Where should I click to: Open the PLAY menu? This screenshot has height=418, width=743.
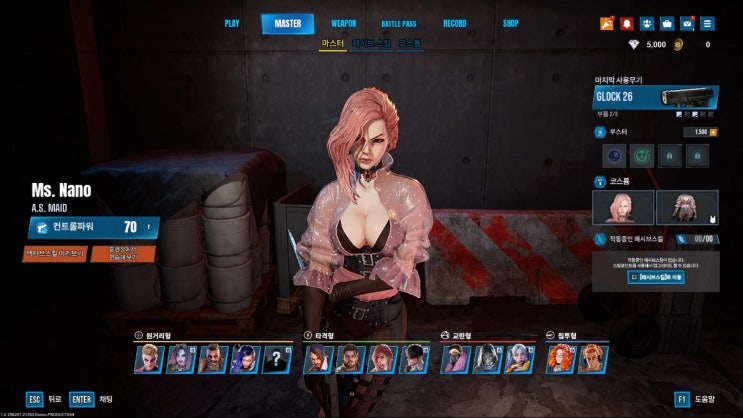pyautogui.click(x=232, y=23)
